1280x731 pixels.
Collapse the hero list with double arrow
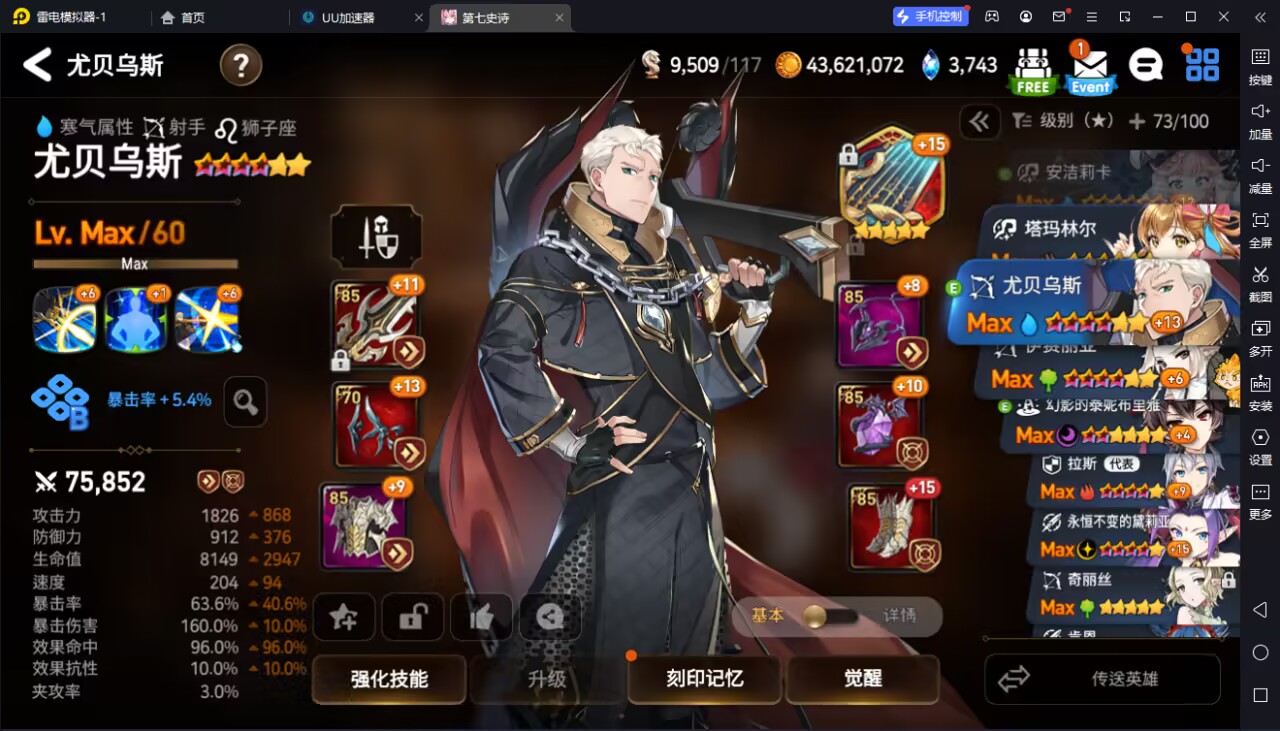pos(980,122)
